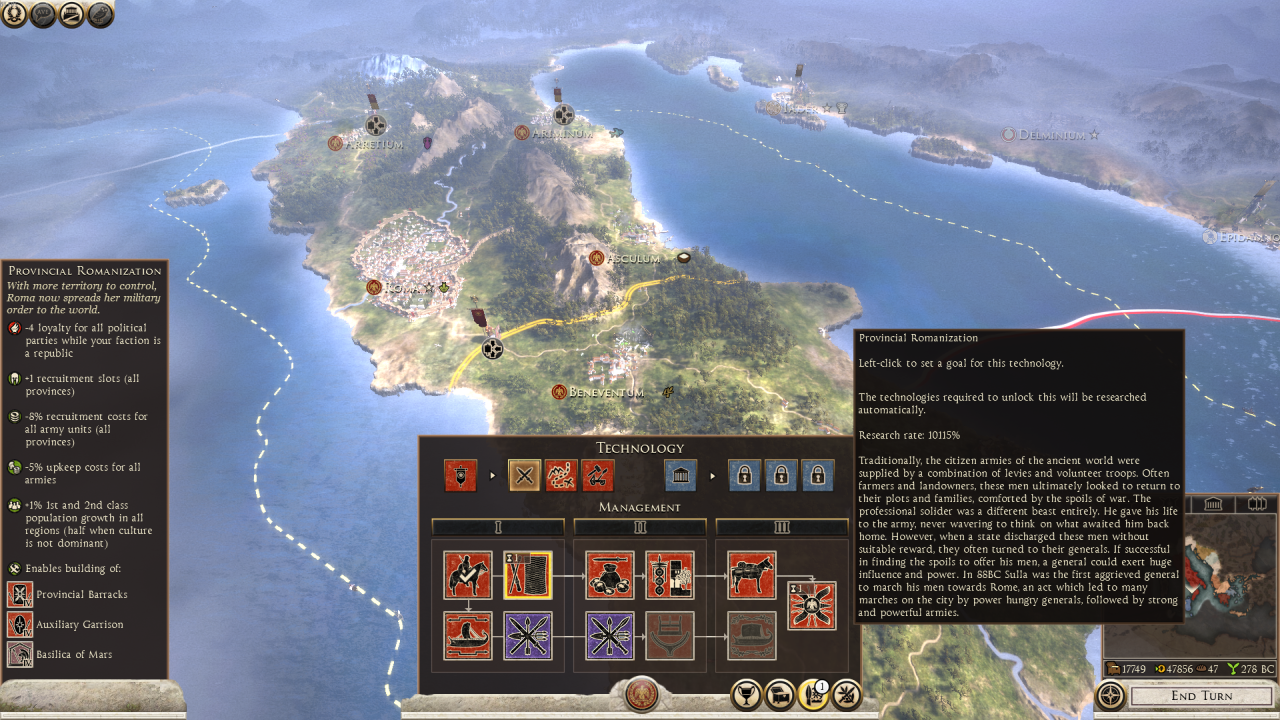The height and width of the screenshot is (720, 1280).
Task: Click the Roman faction emblem button
Action: coord(641,694)
